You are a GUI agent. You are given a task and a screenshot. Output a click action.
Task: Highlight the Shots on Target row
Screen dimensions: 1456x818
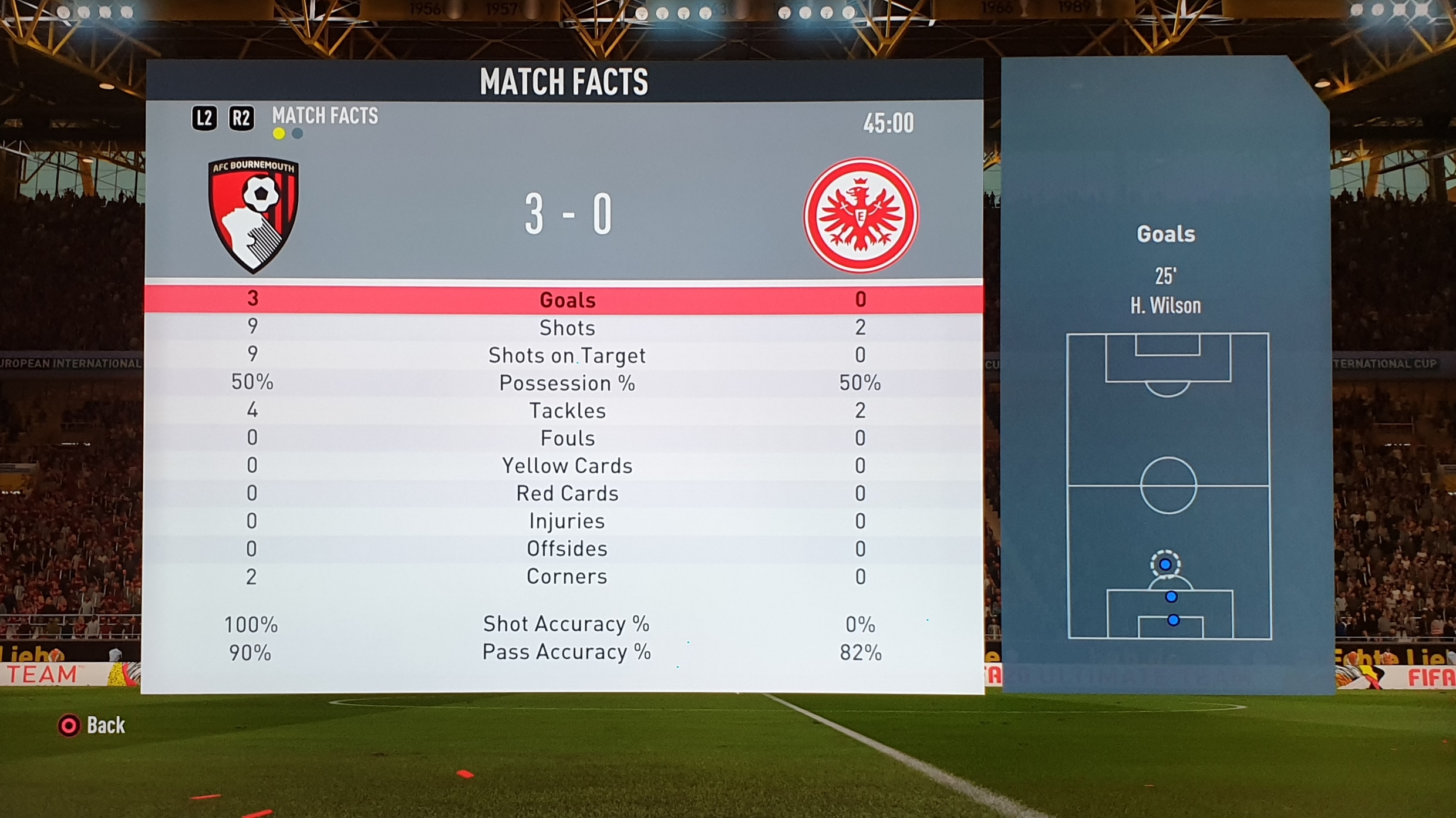567,355
